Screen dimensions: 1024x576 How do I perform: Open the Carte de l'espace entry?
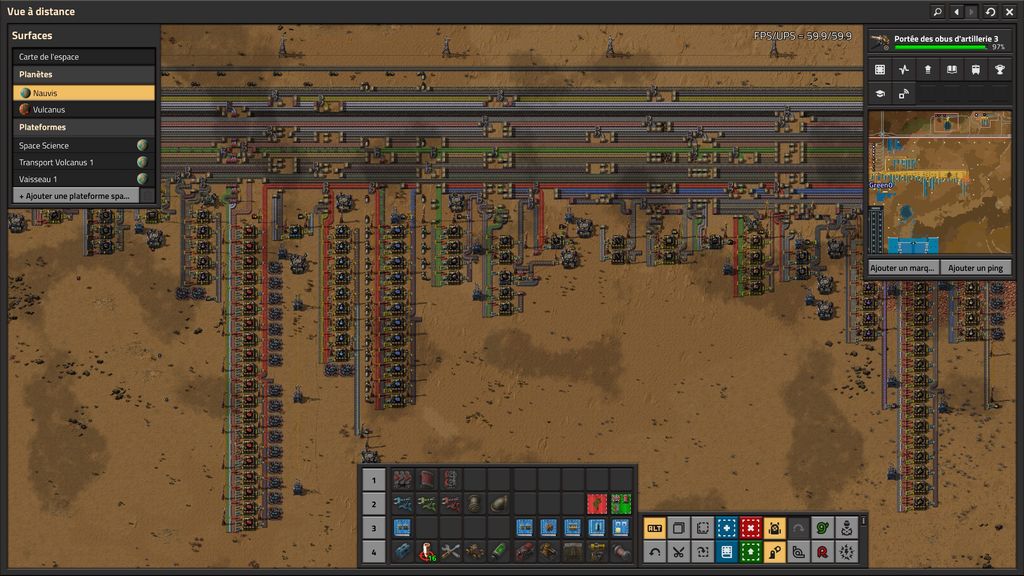pyautogui.click(x=84, y=57)
